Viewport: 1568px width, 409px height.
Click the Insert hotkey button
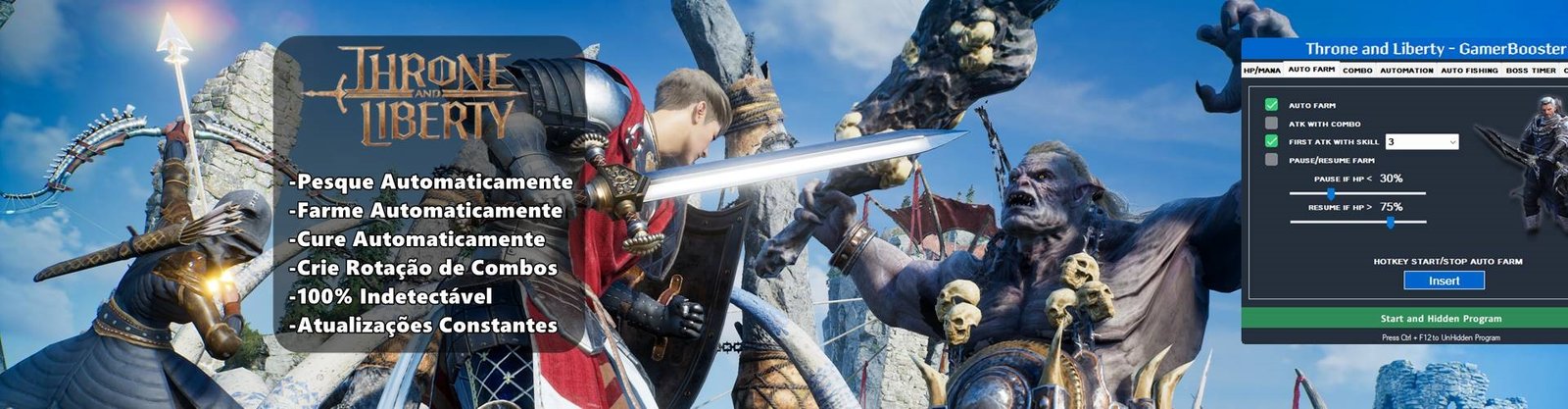click(1444, 281)
